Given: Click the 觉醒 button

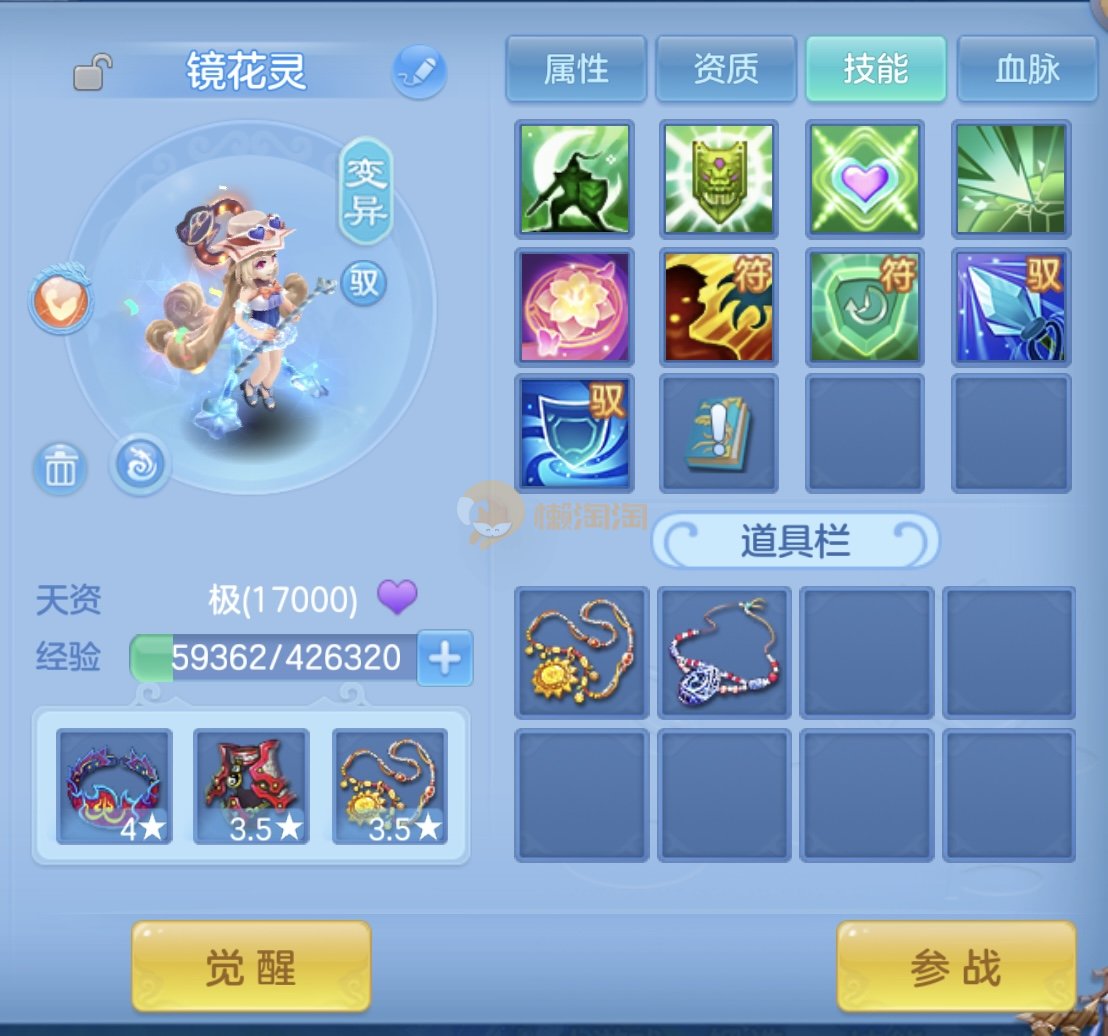Looking at the screenshot, I should 251,967.
